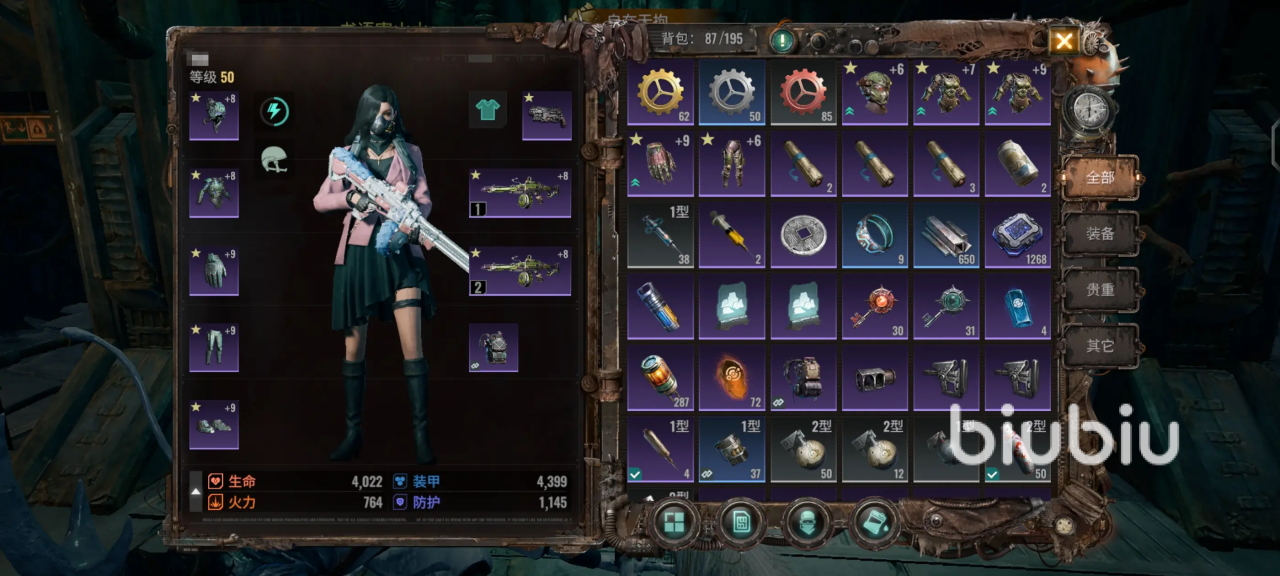1280x576 pixels.
Task: Open the teal shirt outfit slot
Action: click(488, 110)
